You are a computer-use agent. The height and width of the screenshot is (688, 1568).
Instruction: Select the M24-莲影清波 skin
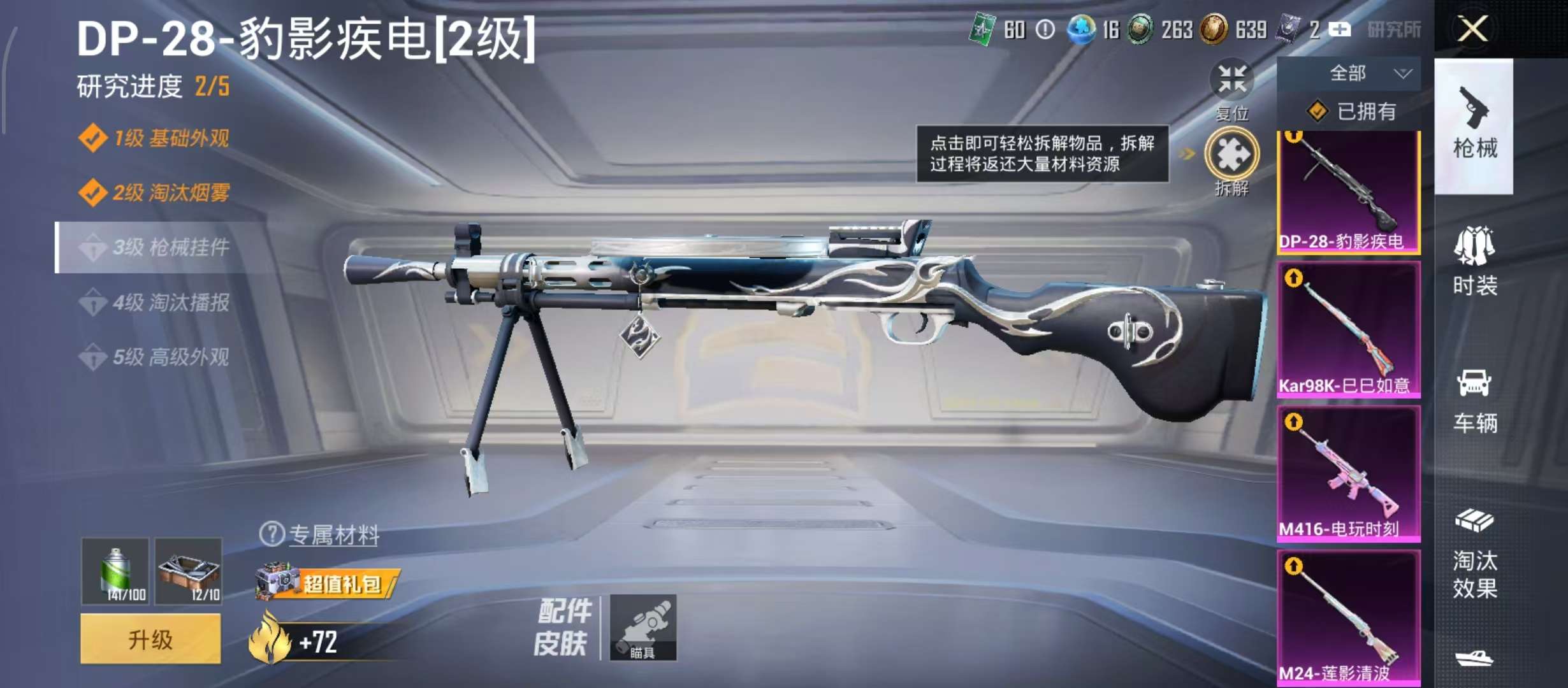click(x=1349, y=617)
